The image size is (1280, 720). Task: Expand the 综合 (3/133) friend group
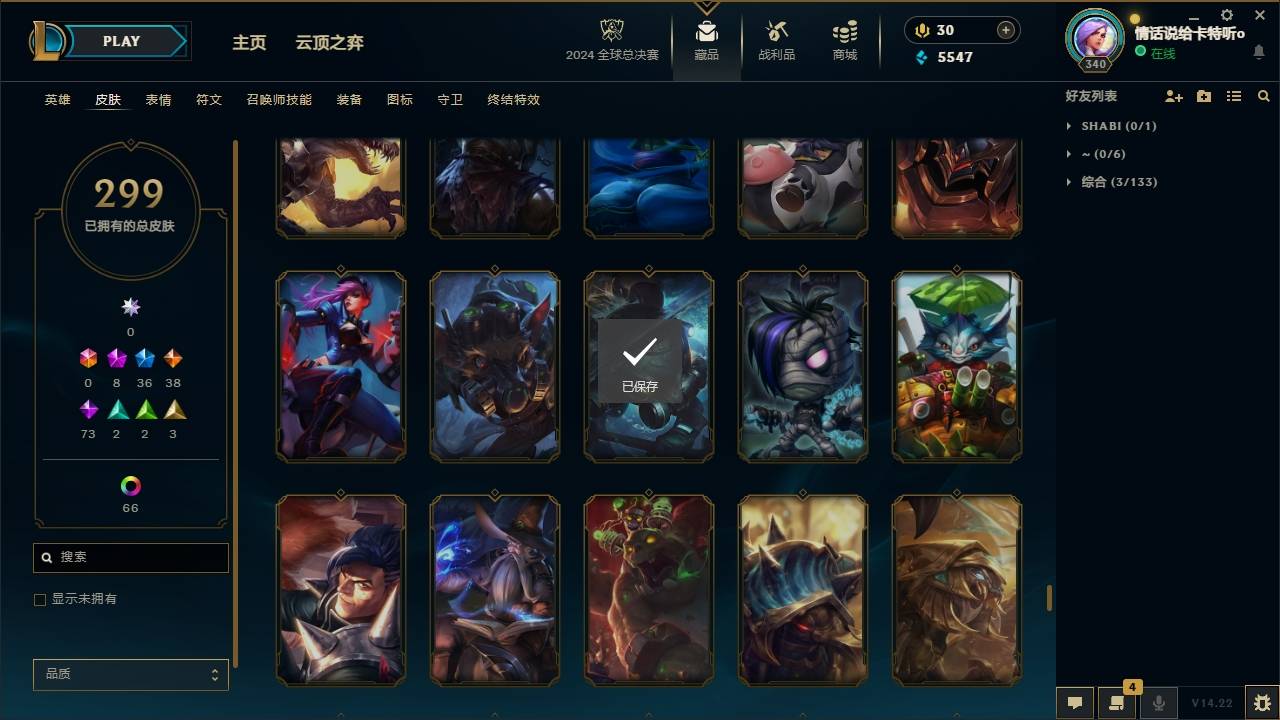1068,182
